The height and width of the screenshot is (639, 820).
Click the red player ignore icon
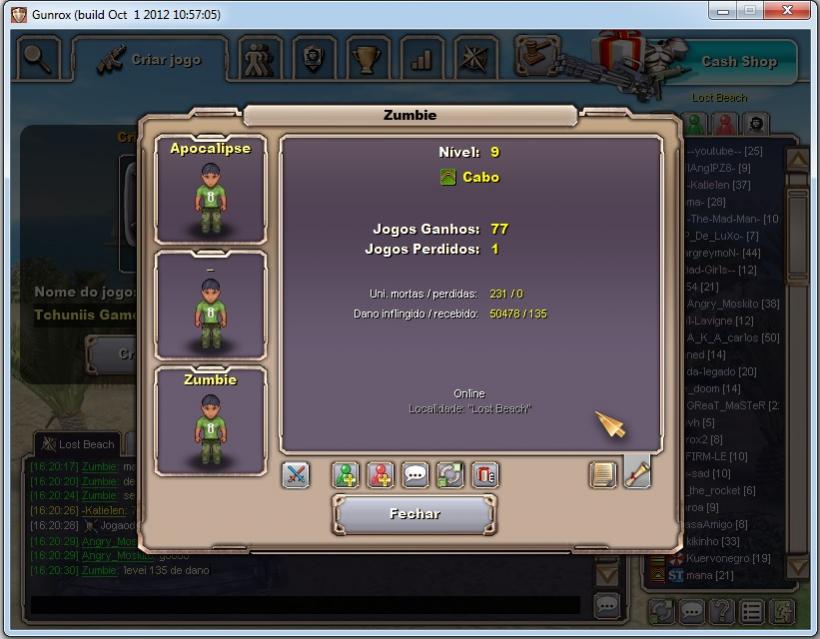point(381,474)
